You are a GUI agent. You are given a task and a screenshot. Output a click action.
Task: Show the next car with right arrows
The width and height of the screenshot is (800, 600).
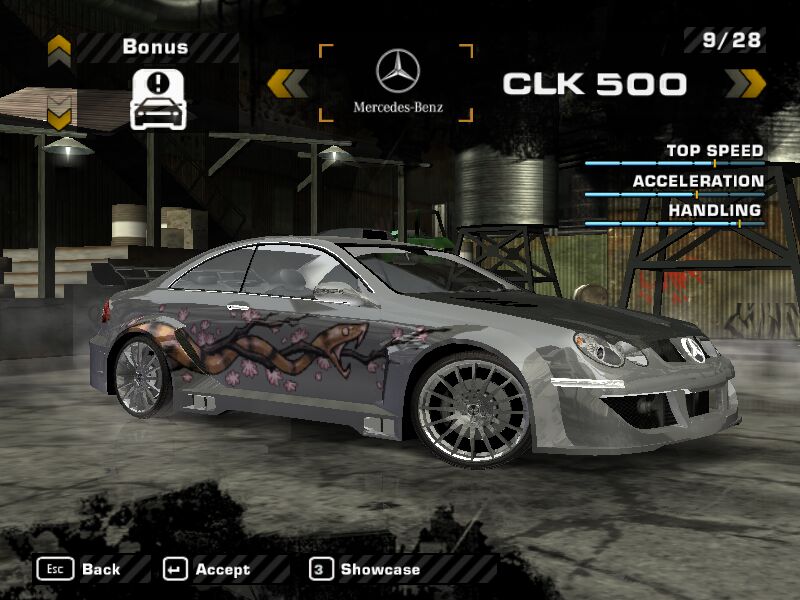pos(745,83)
